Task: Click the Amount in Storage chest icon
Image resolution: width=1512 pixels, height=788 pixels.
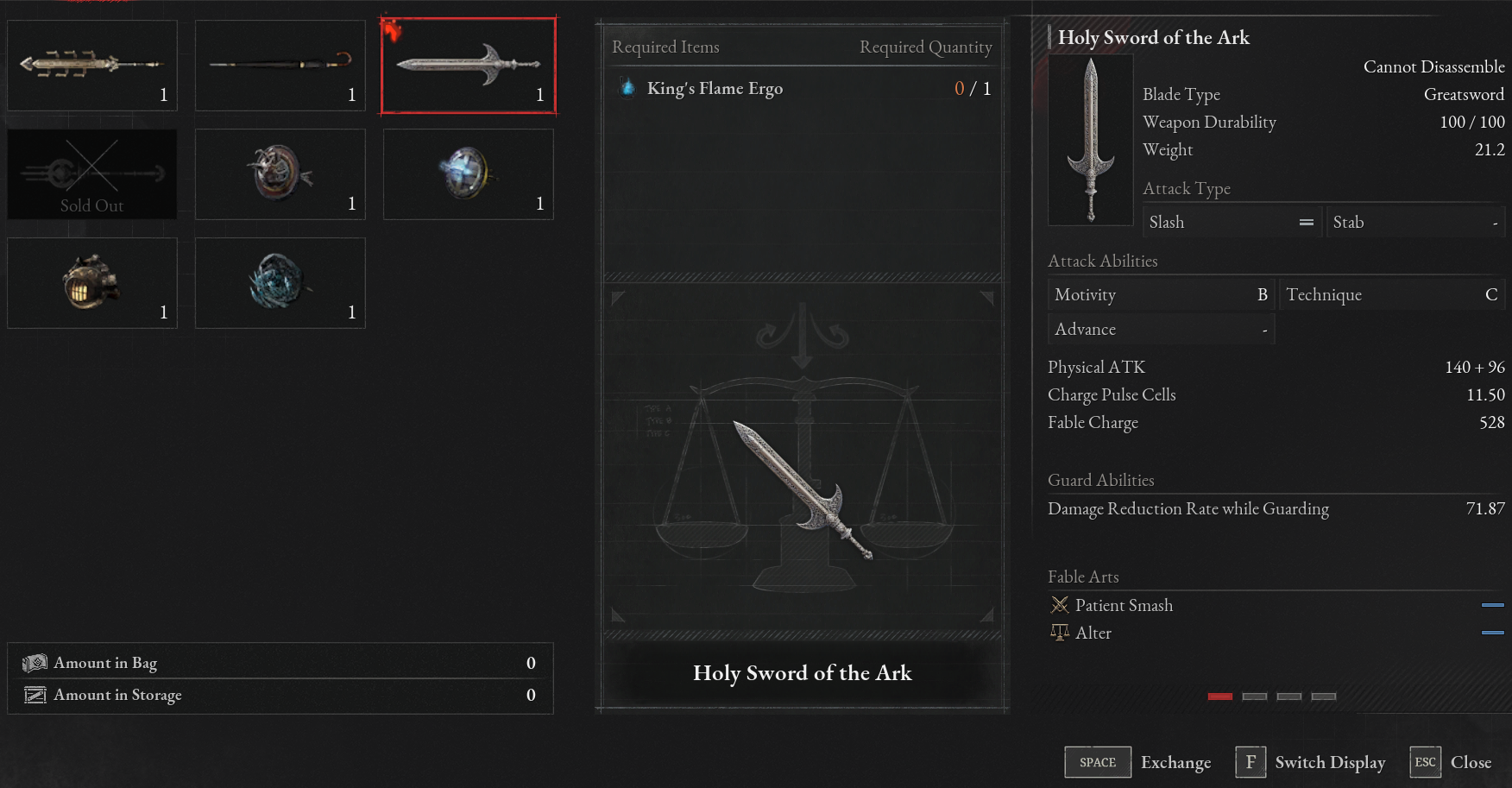Action: pyautogui.click(x=35, y=695)
